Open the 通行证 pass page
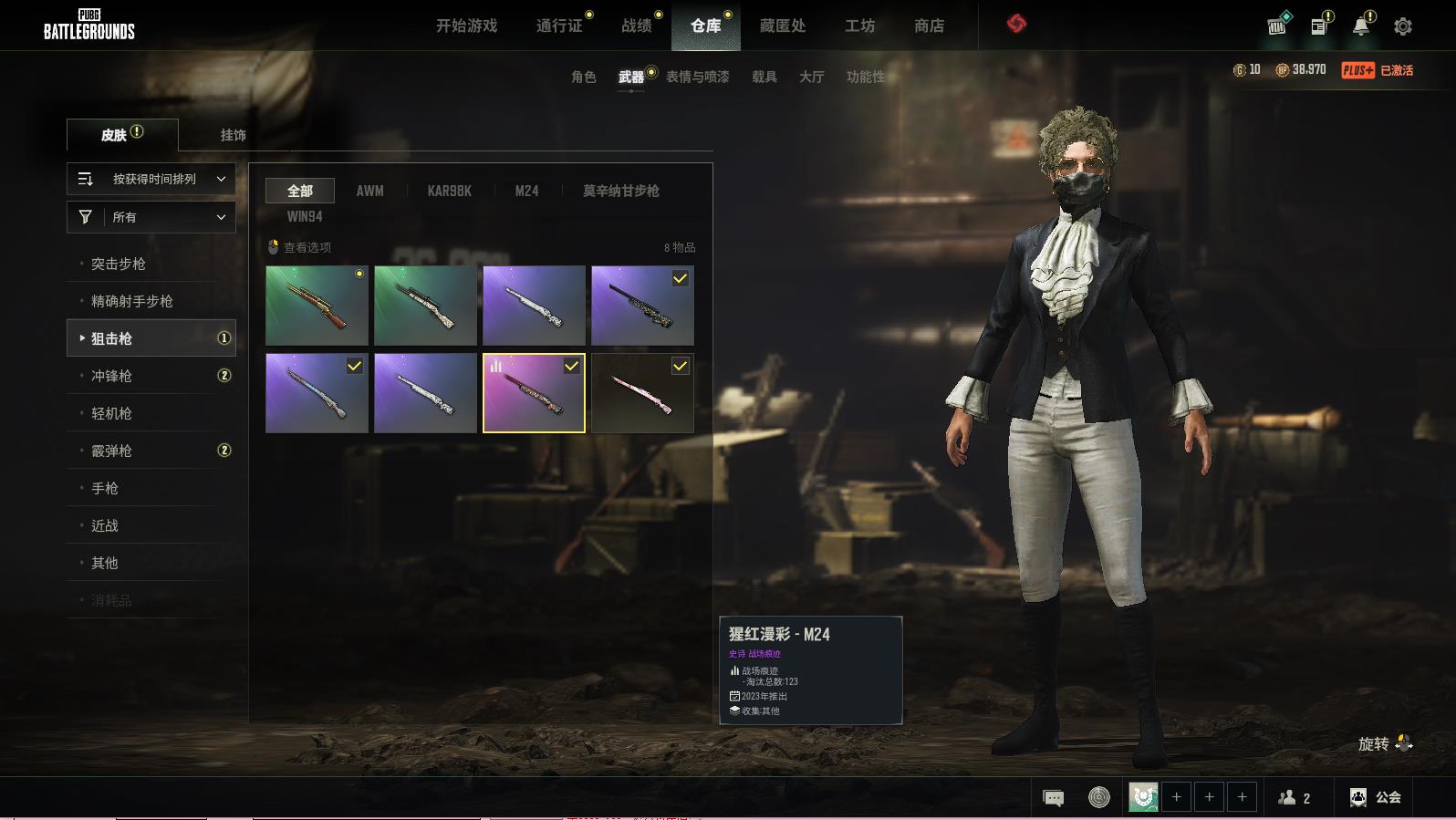1456x820 pixels. [x=559, y=26]
